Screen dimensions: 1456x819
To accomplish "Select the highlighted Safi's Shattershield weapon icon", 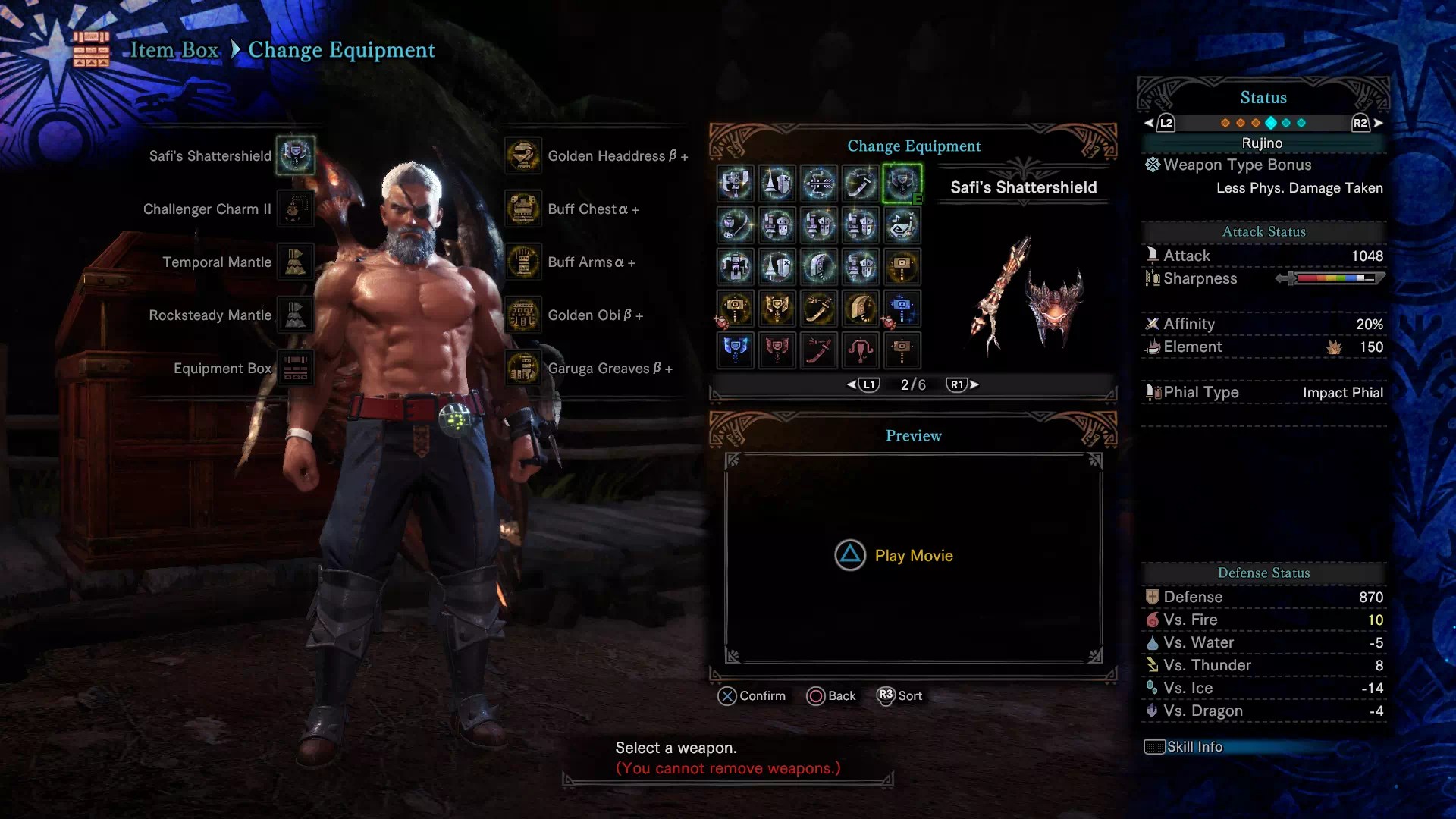I will pyautogui.click(x=902, y=184).
